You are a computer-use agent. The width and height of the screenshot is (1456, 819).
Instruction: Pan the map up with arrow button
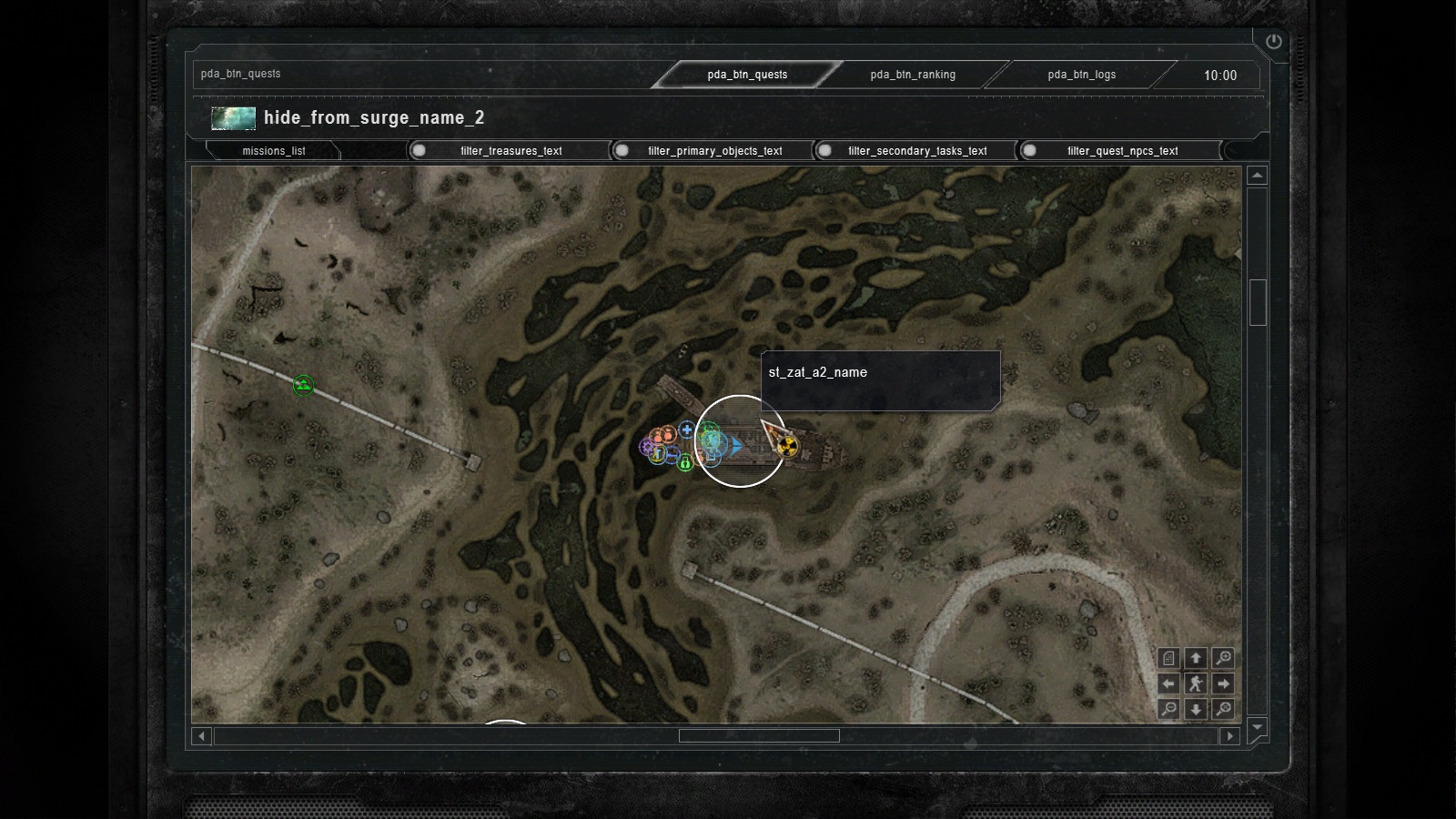point(1196,658)
